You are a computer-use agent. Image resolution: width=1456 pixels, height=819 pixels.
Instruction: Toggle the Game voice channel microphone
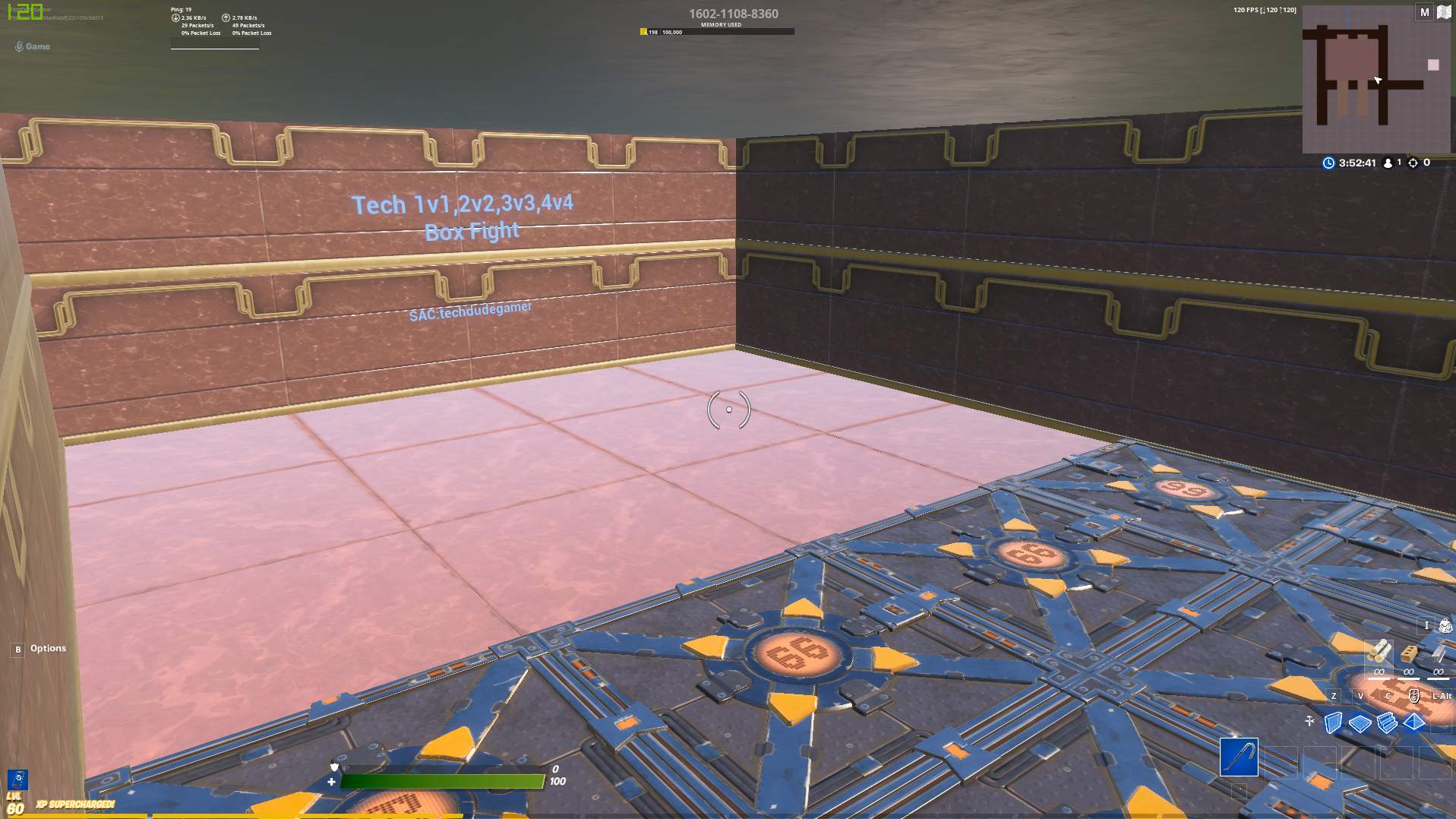tap(19, 46)
